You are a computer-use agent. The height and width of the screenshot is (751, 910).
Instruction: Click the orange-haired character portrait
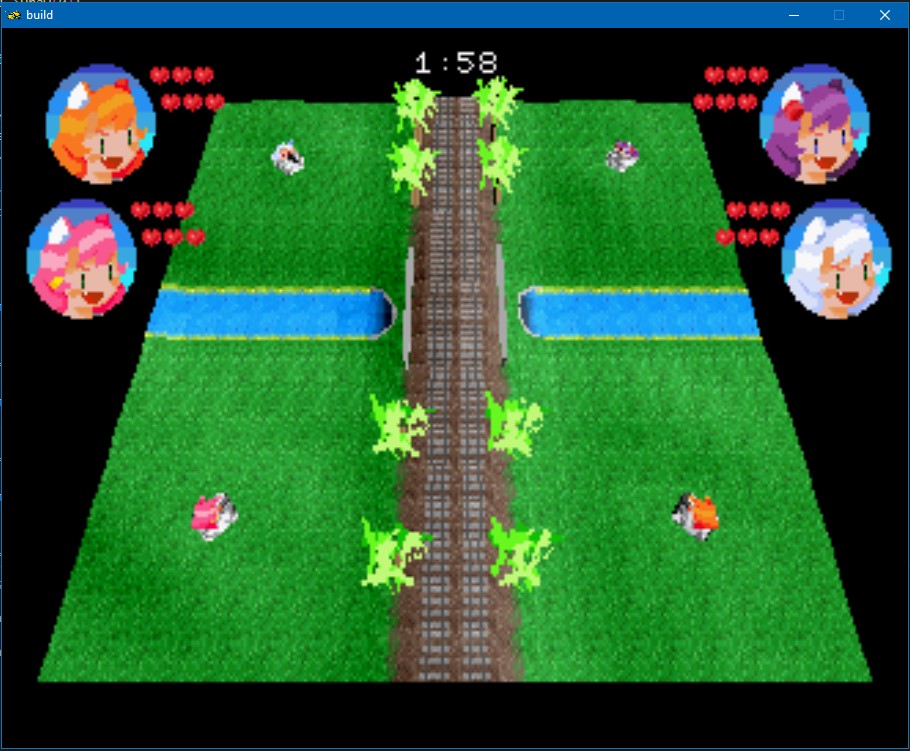pos(102,124)
